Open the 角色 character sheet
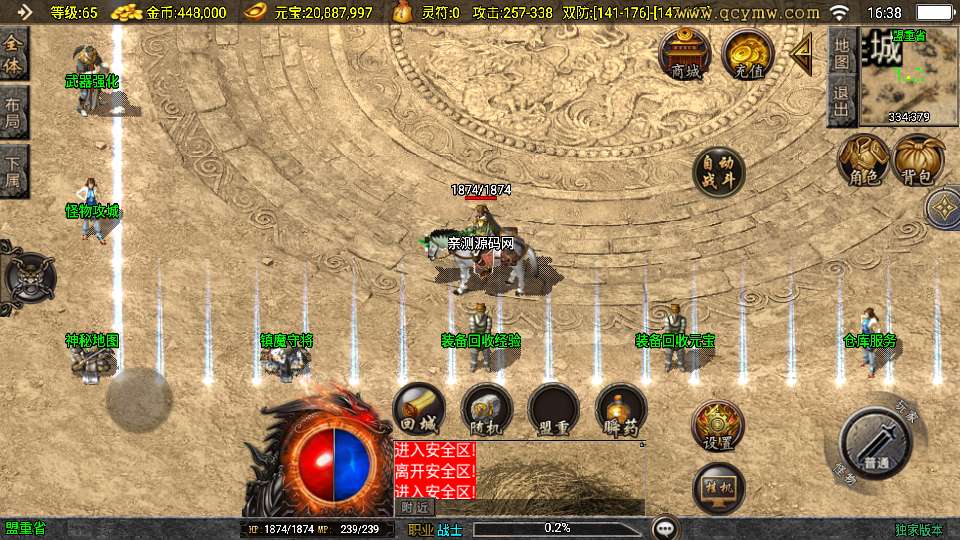The width and height of the screenshot is (960, 540). tap(863, 160)
